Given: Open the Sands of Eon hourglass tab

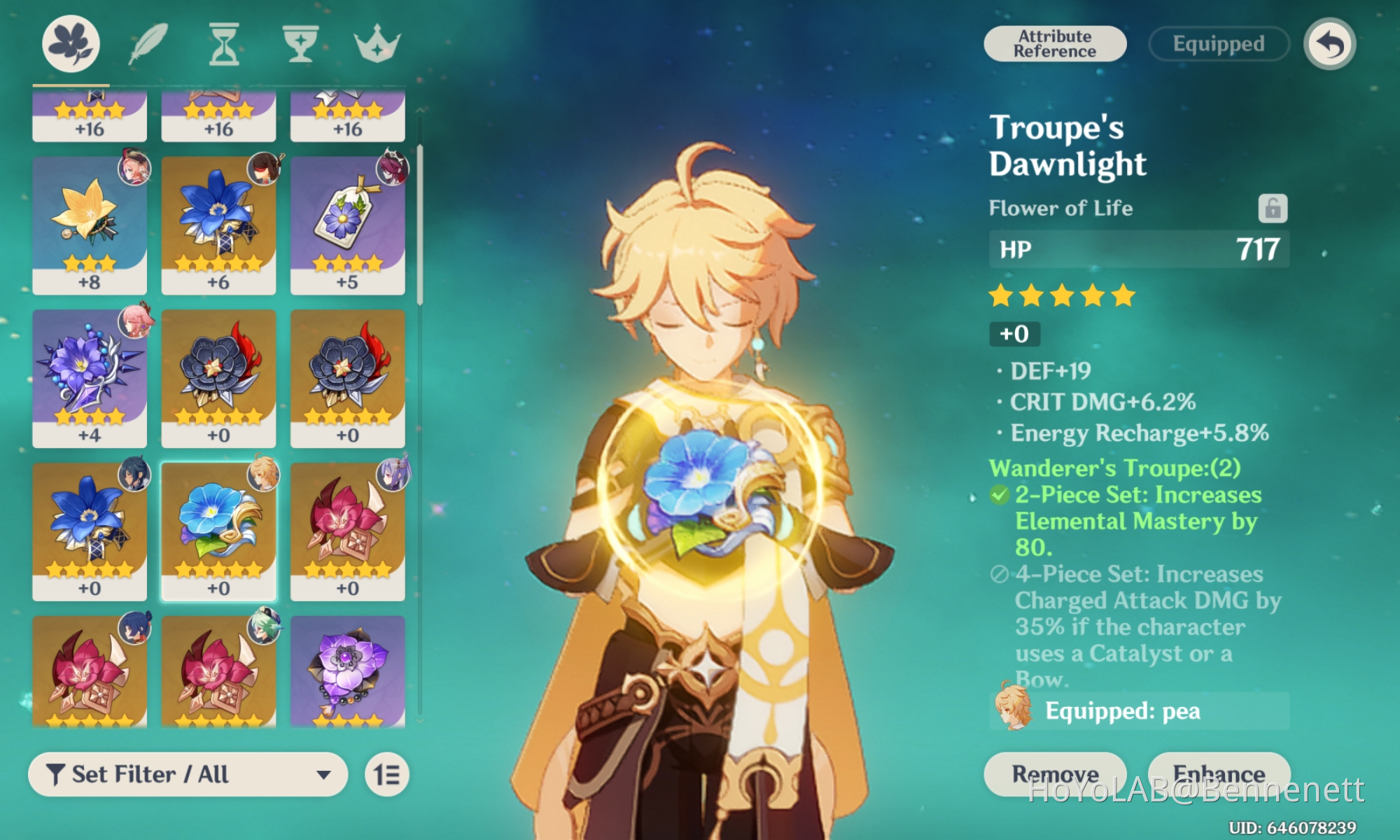Looking at the screenshot, I should [x=223, y=43].
